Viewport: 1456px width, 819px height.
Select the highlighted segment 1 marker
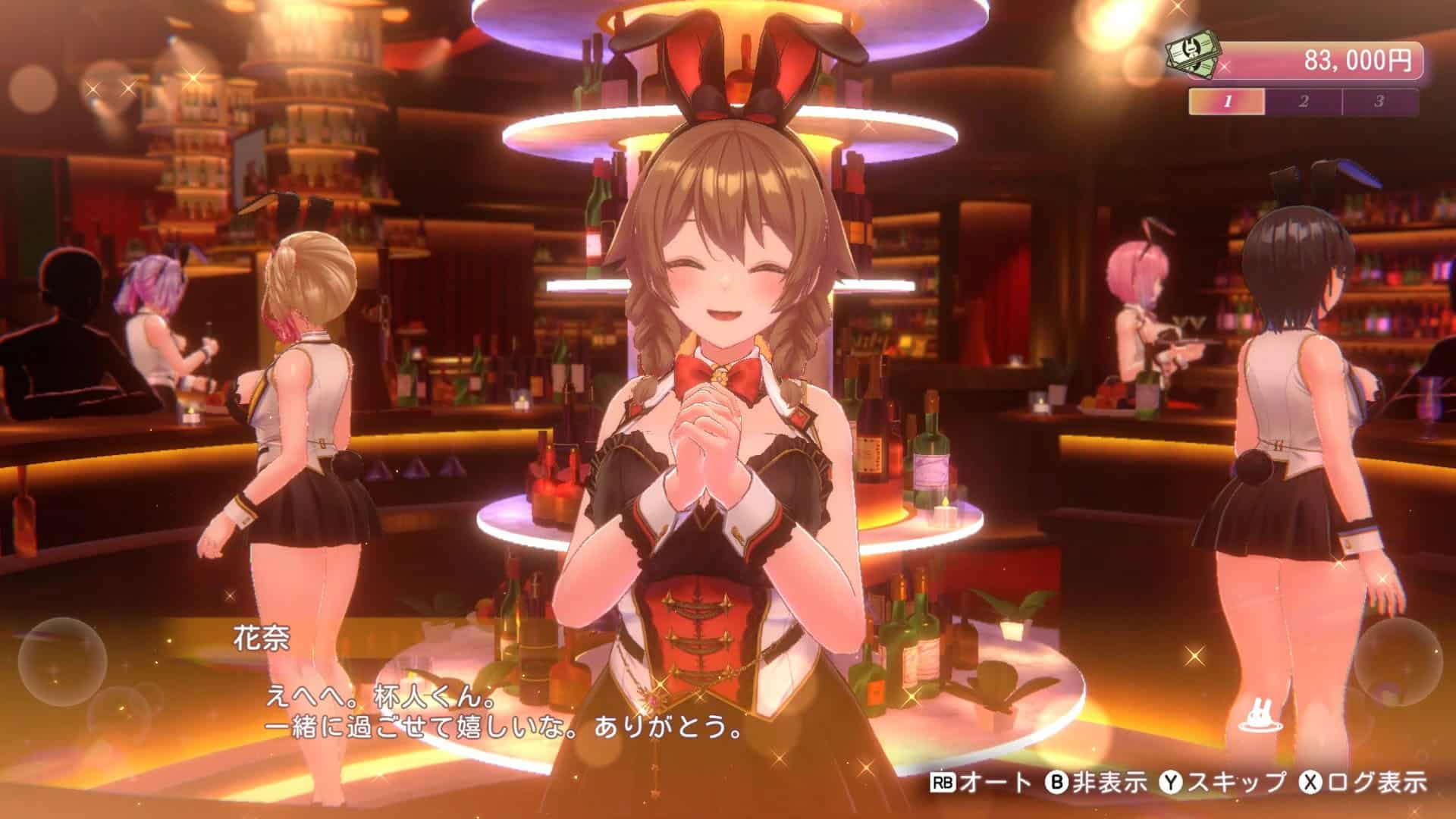click(x=1227, y=98)
